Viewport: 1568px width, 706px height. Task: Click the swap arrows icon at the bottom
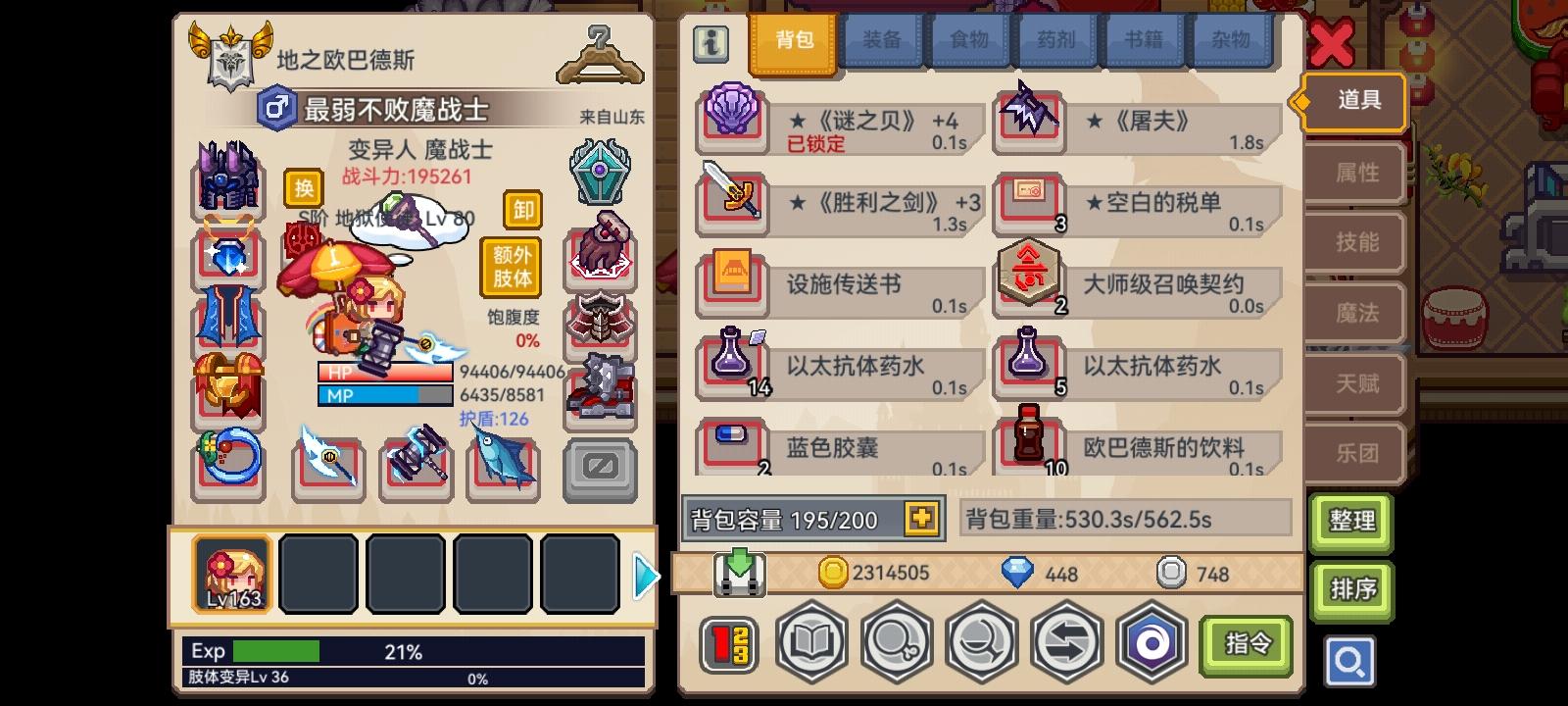(x=1067, y=641)
